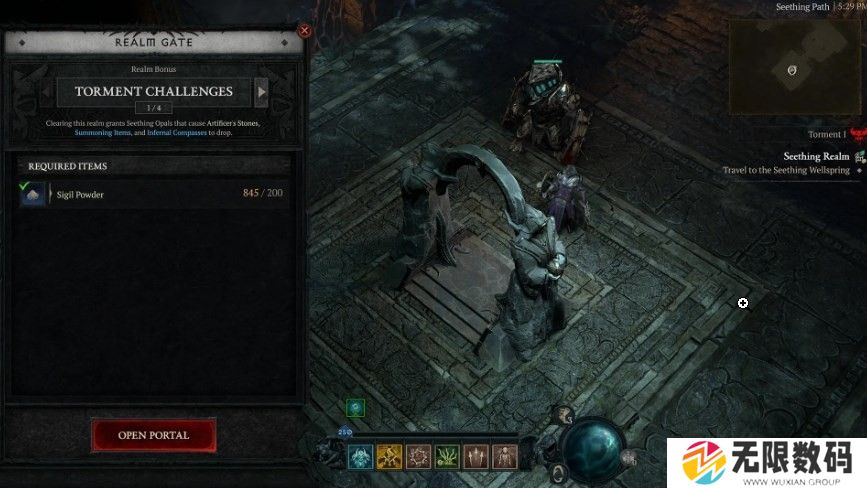Trigger the green tendrils skill

[x=447, y=457]
